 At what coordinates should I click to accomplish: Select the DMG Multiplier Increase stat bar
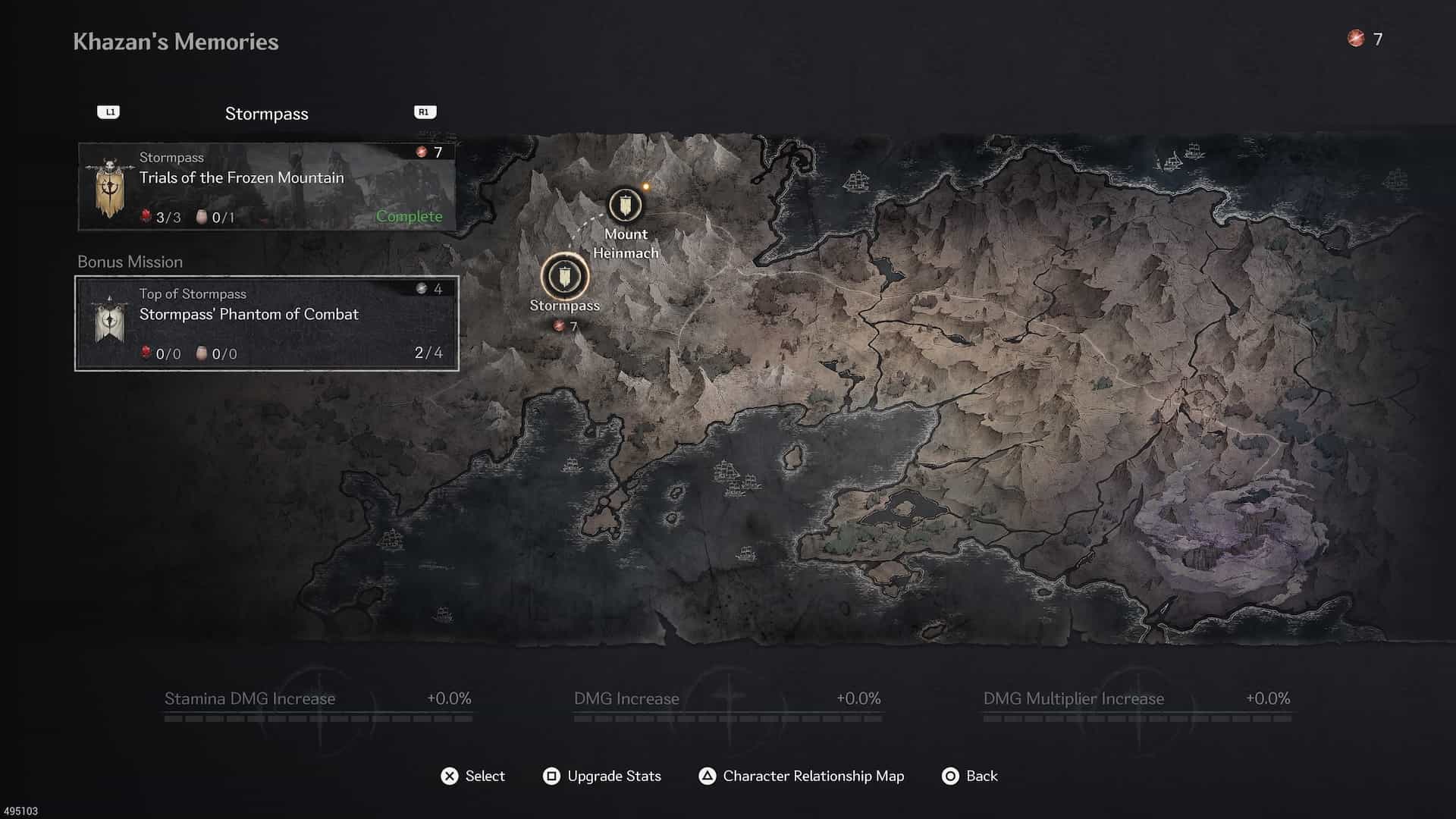tap(1136, 705)
